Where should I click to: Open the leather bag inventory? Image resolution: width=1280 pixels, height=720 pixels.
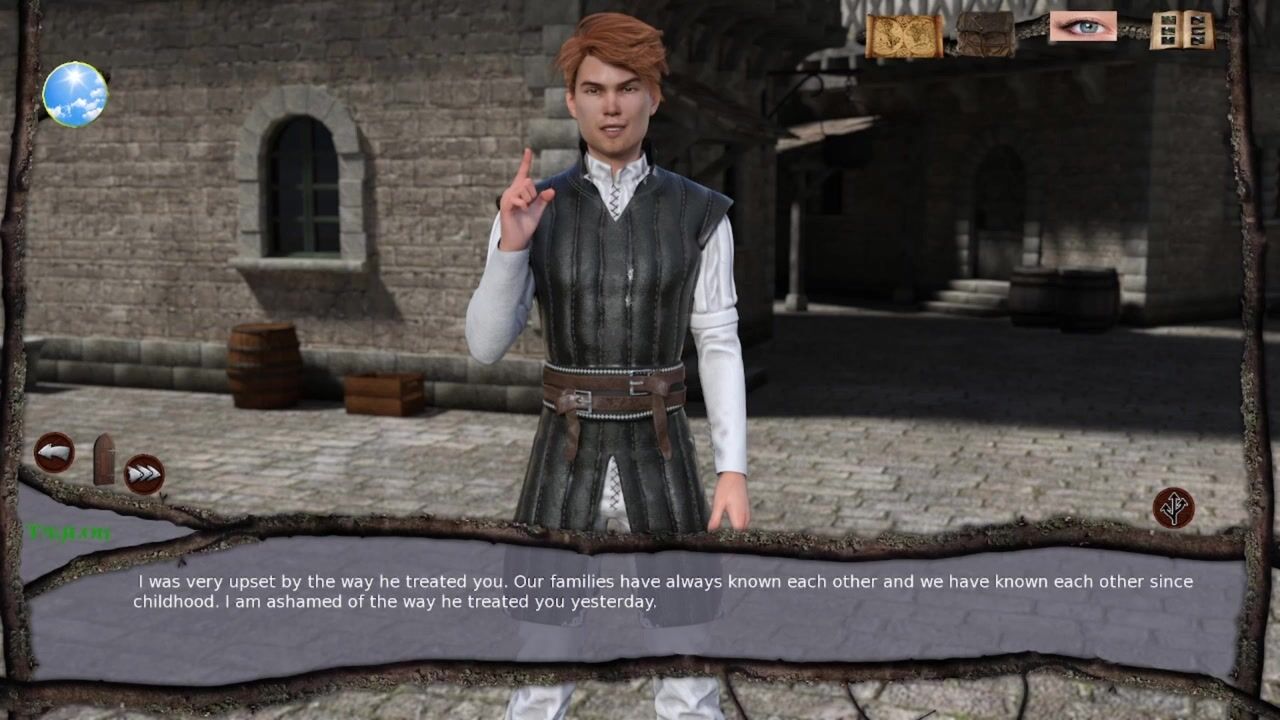point(985,34)
